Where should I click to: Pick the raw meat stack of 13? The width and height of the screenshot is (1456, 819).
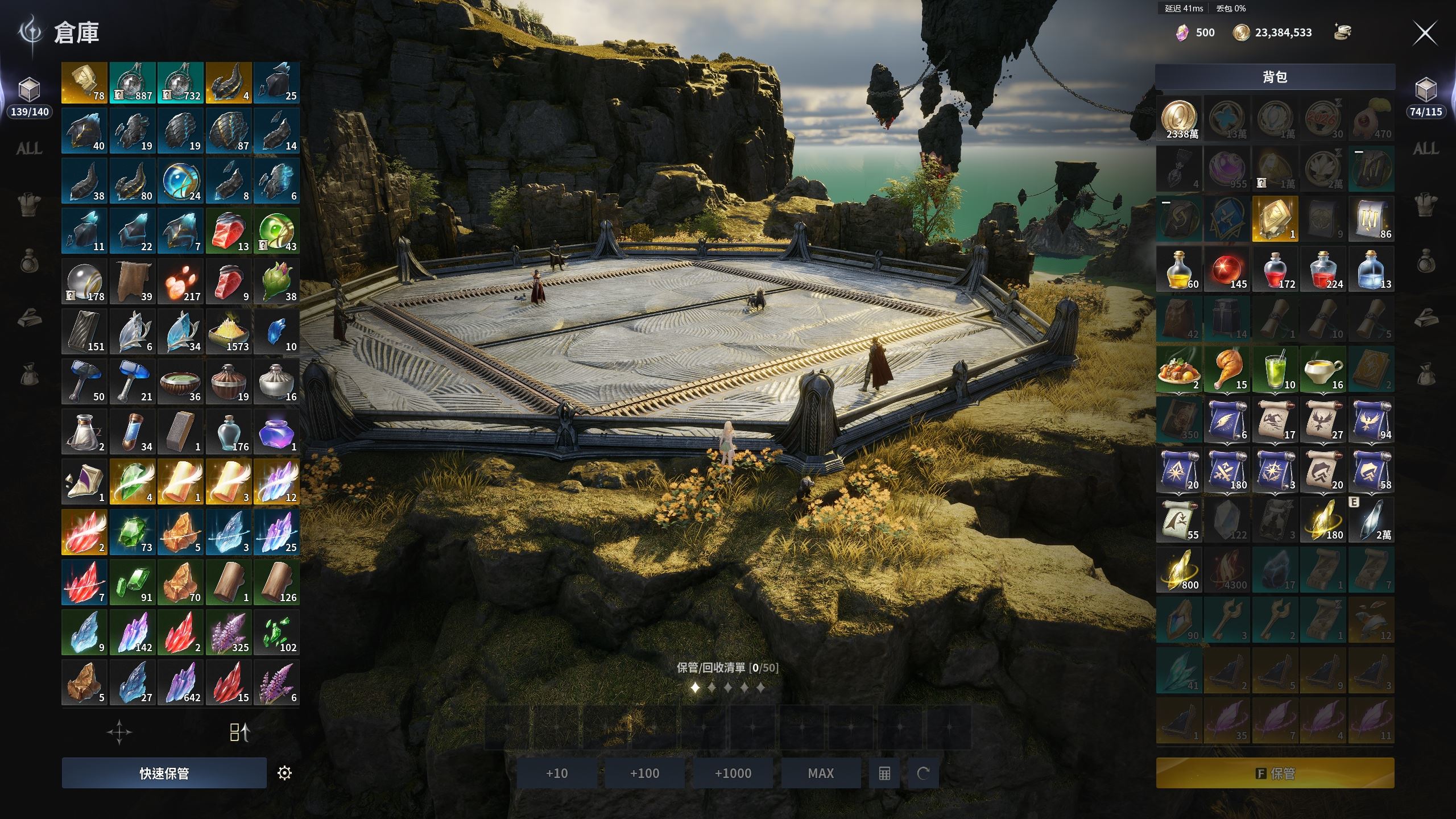[x=228, y=231]
